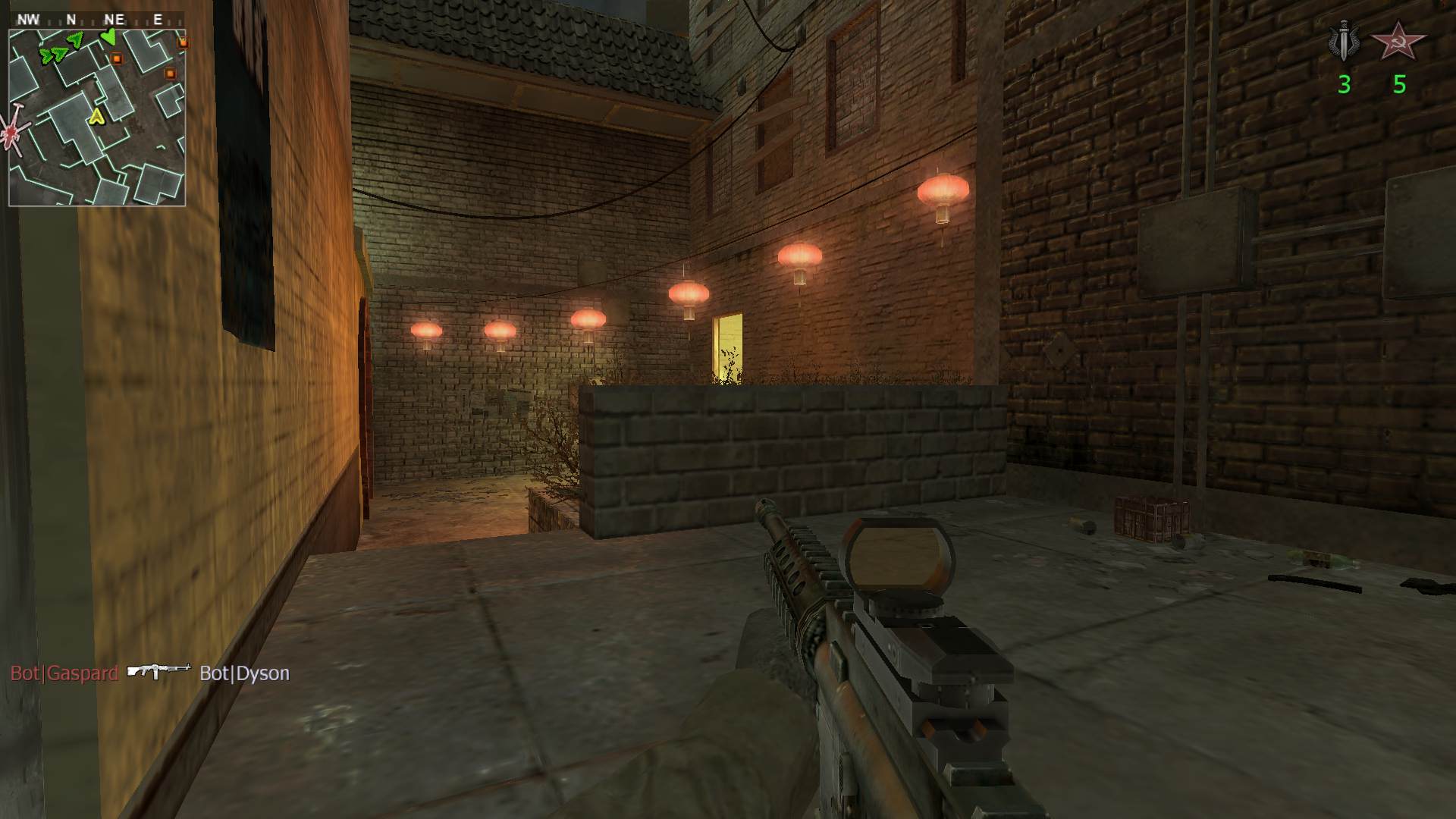Click the minimap in the corner
This screenshot has width=1456, height=819.
pos(97,118)
